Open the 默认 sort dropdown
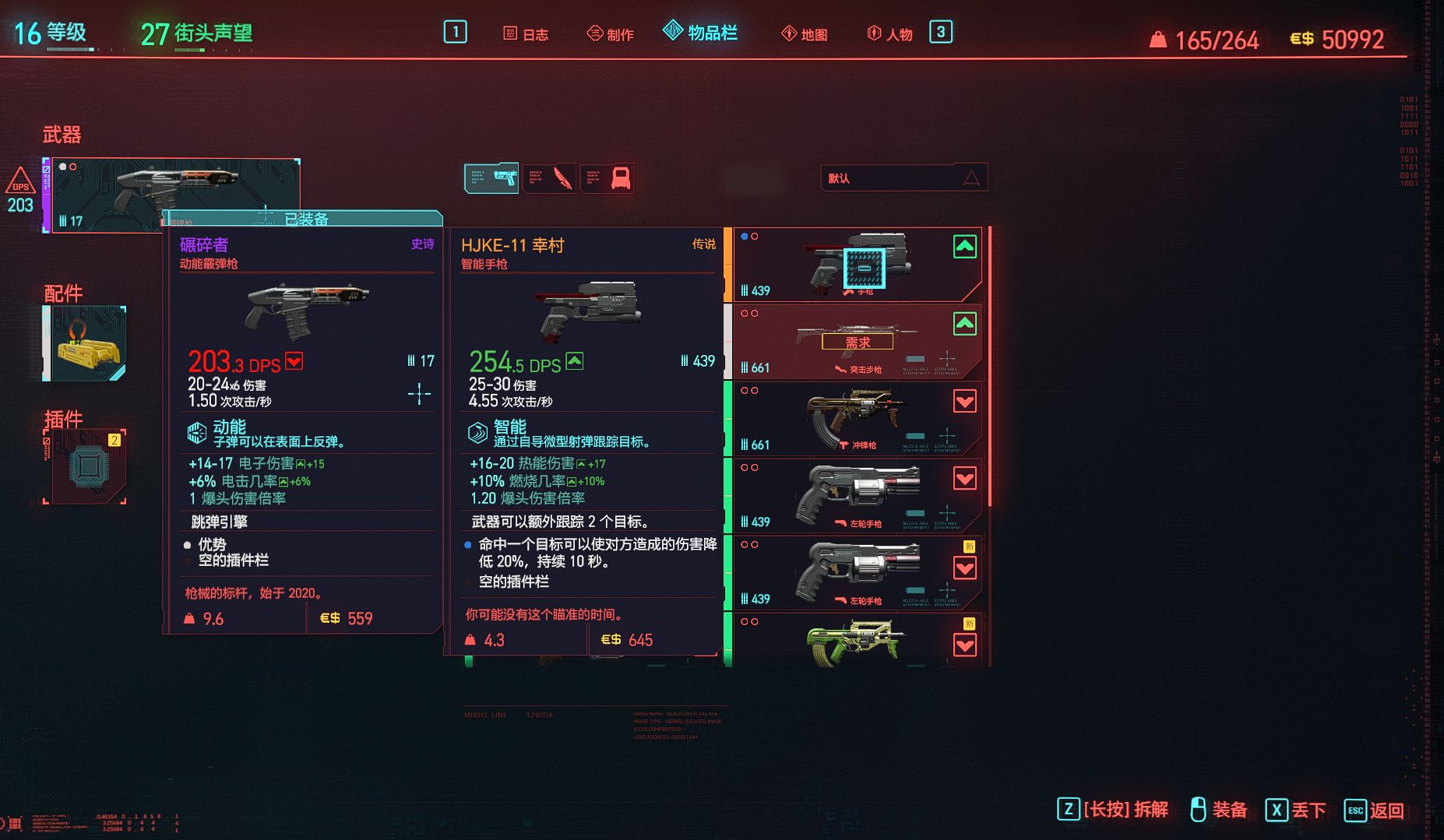 click(903, 178)
